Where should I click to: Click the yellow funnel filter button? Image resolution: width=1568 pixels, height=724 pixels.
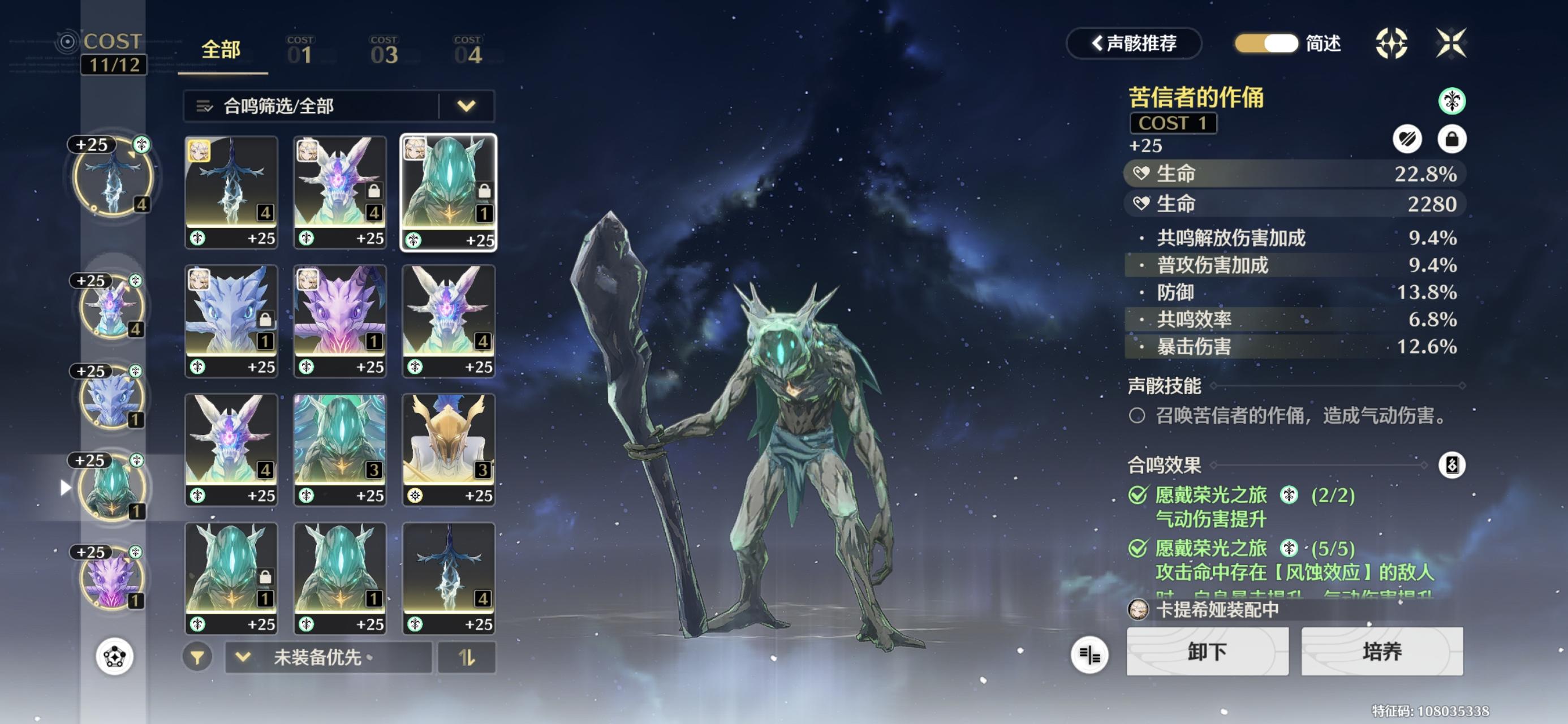pyautogui.click(x=197, y=658)
